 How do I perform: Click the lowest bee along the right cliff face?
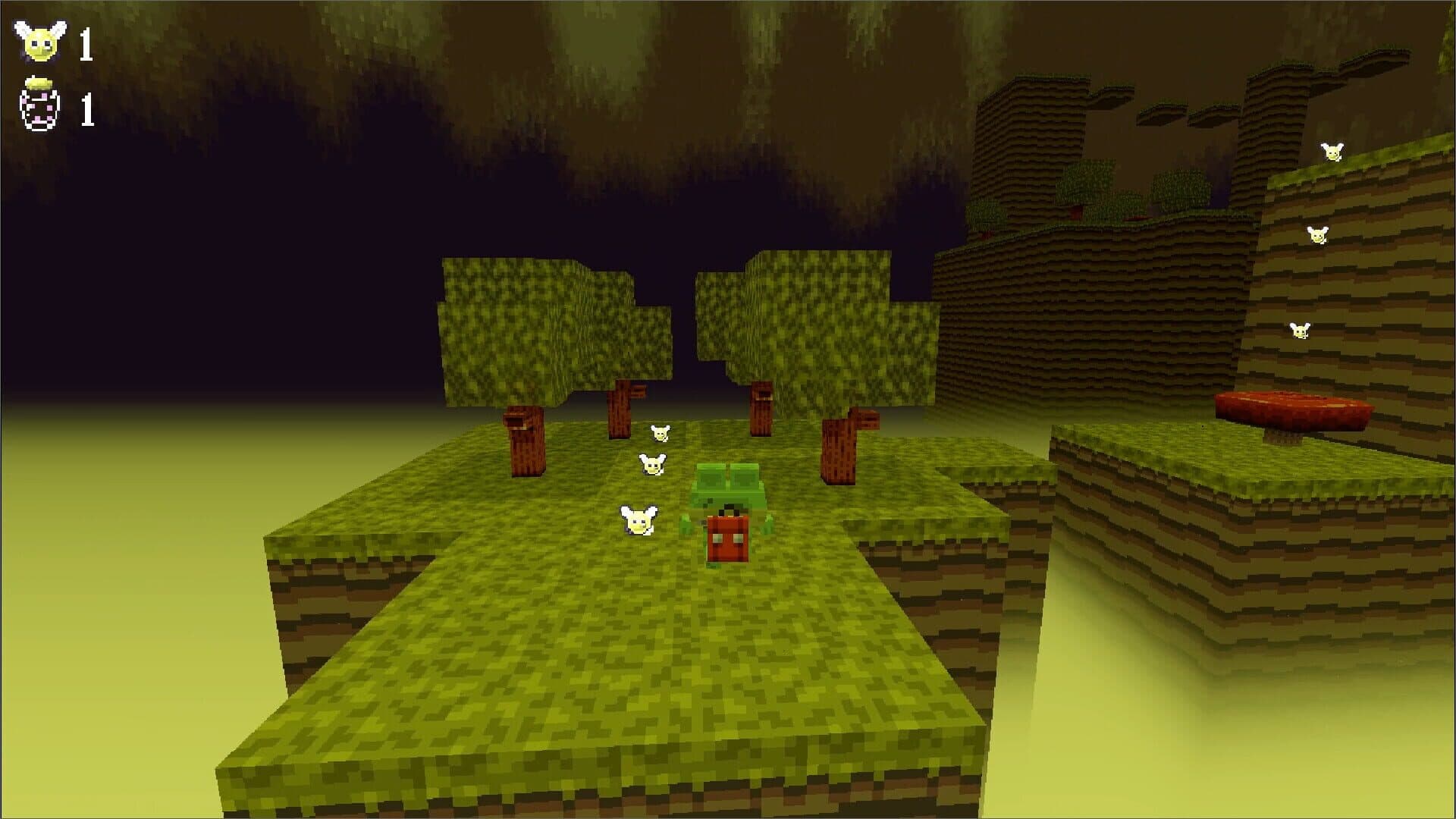(1300, 330)
